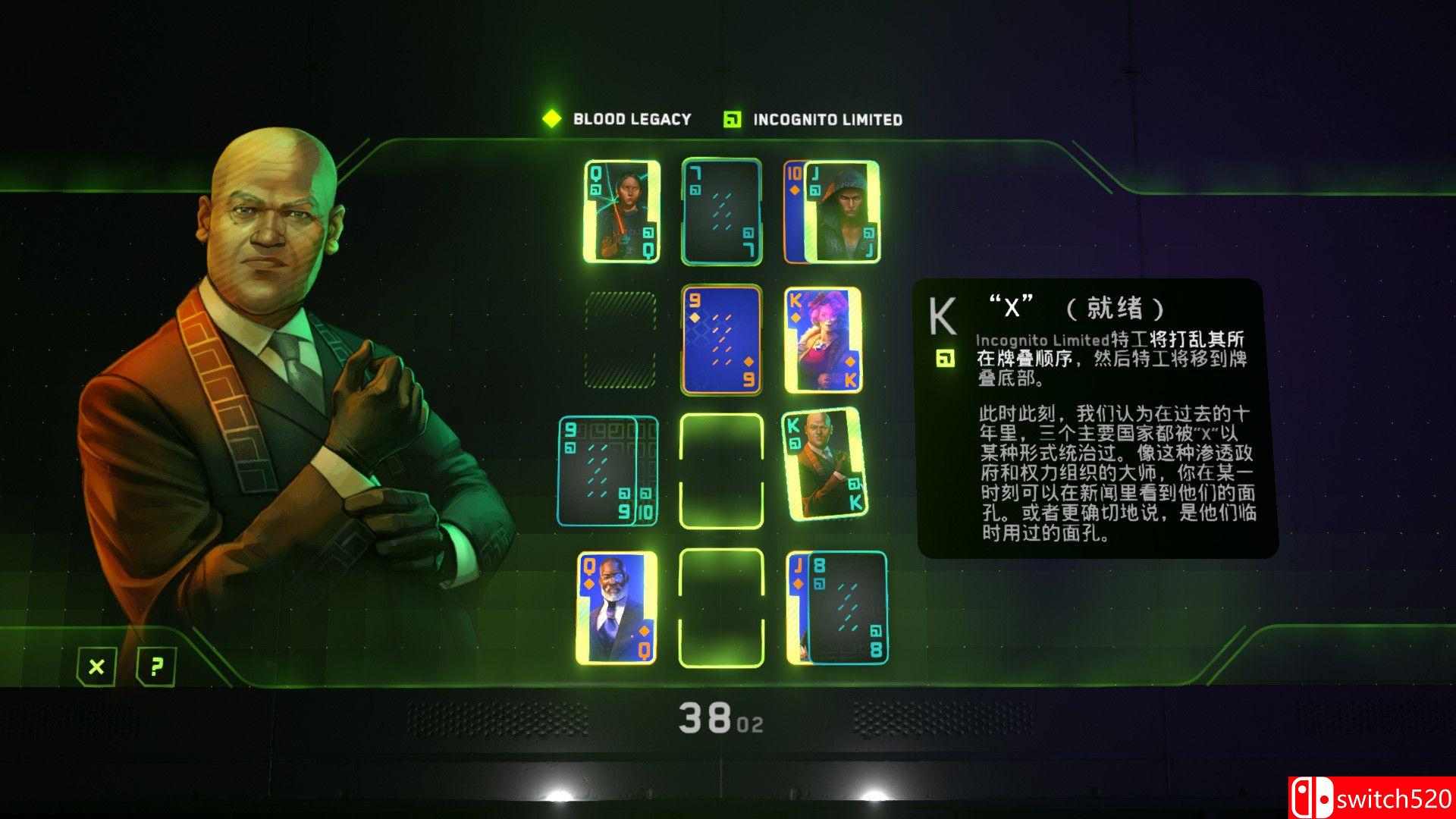Screen dimensions: 1456x819
Task: Click the Incognito Limited faction icon in the legend
Action: 730,118
